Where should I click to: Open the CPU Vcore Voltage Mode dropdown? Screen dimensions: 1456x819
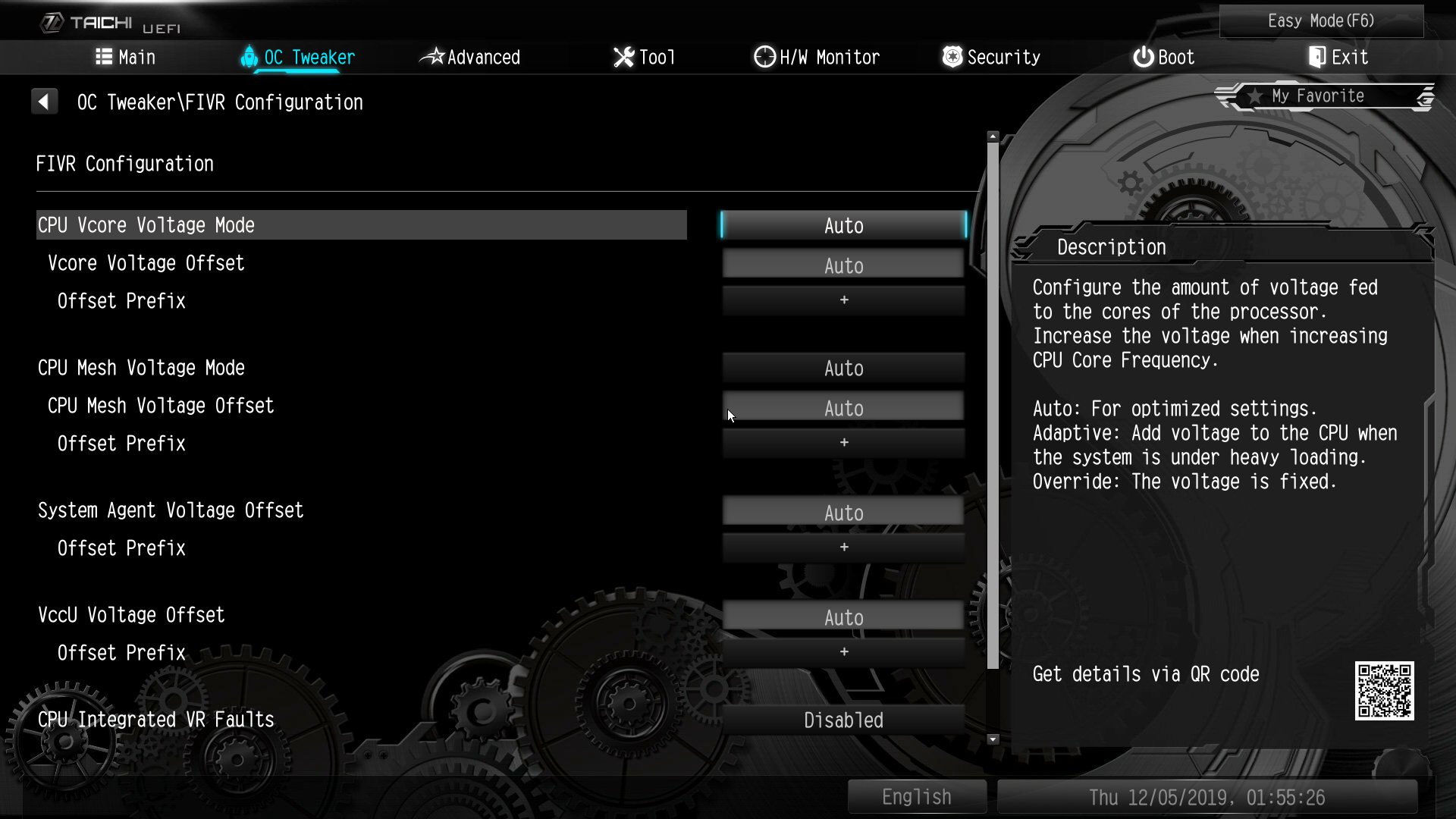pyautogui.click(x=843, y=226)
